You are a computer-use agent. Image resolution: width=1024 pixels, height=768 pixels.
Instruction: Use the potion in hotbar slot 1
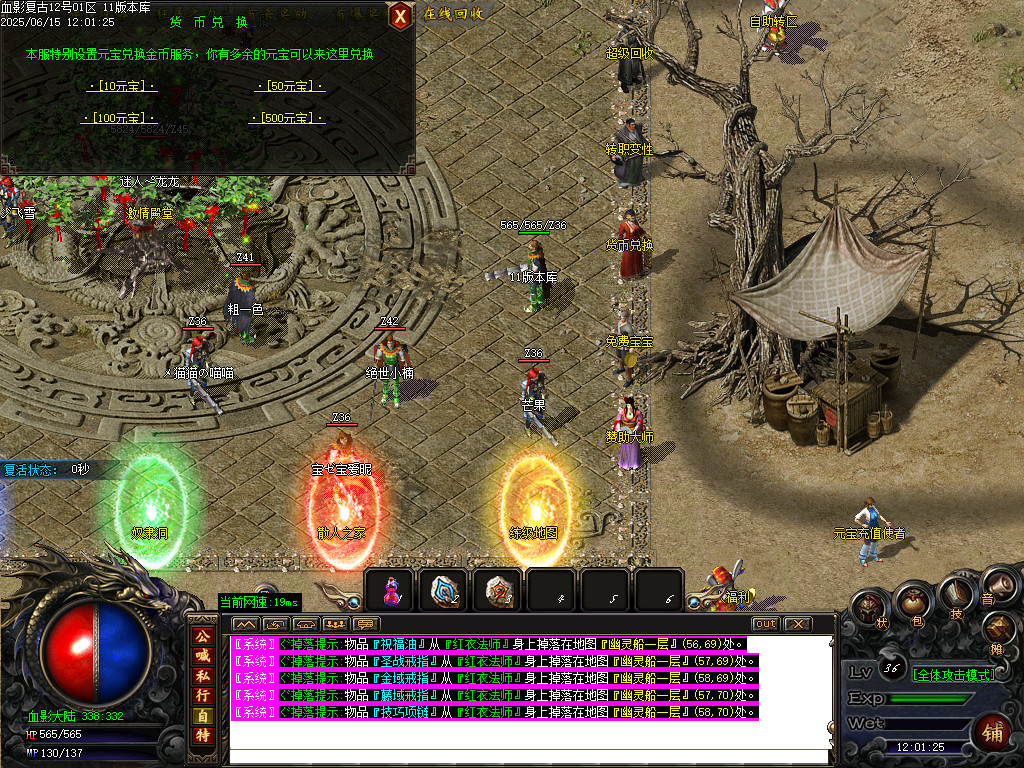[x=391, y=590]
